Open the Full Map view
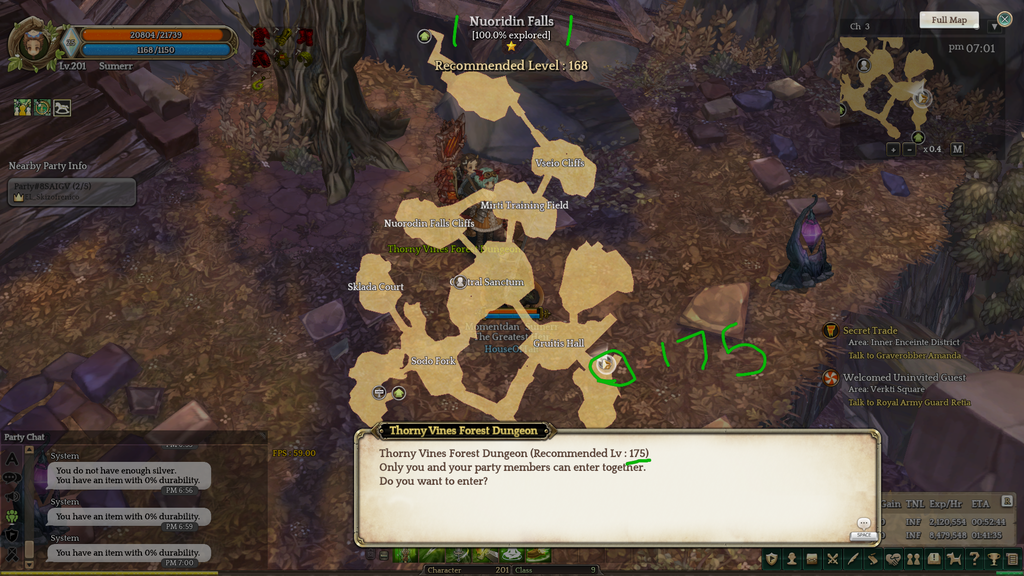 (x=948, y=20)
